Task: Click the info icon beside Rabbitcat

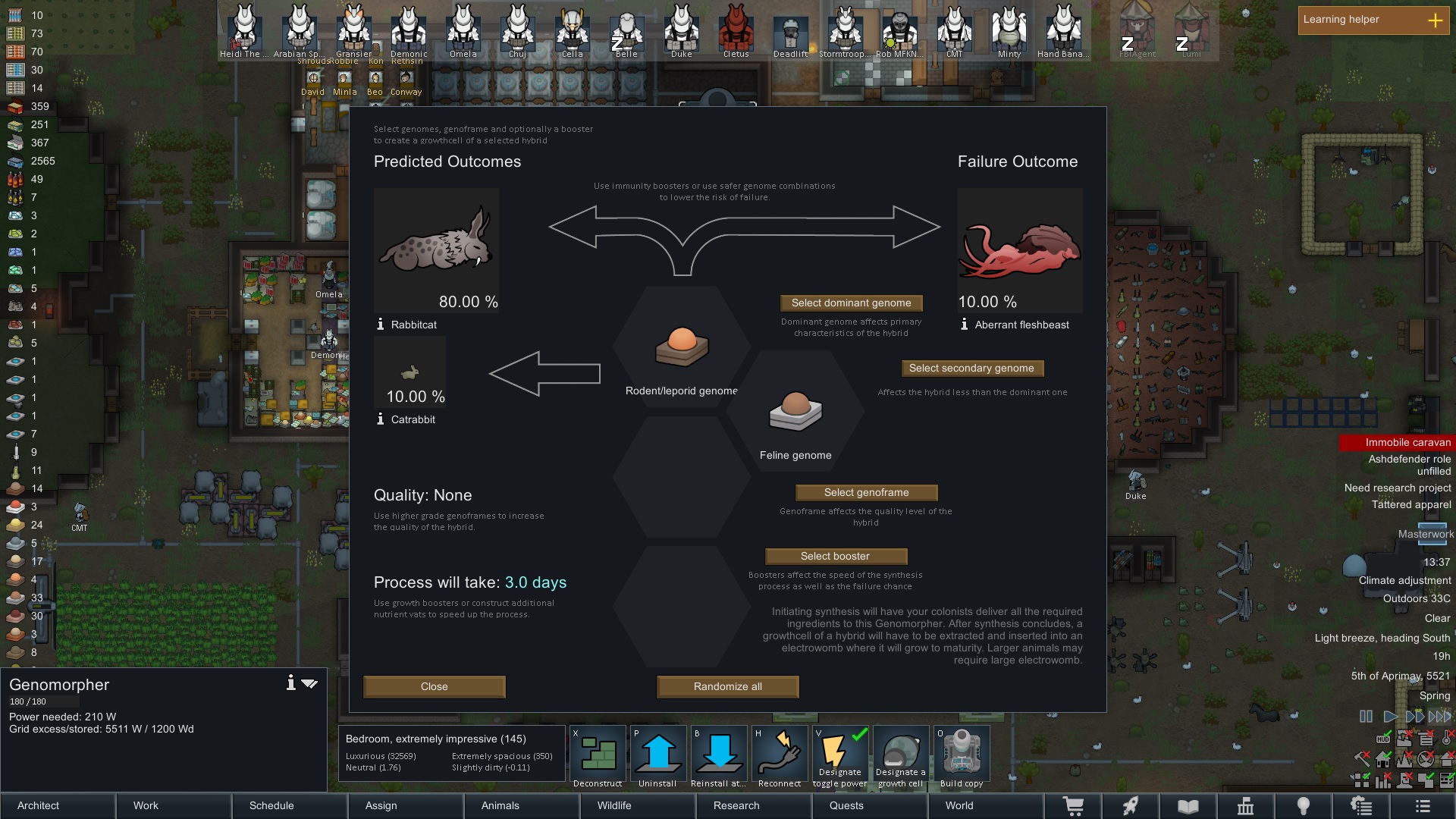Action: pos(380,324)
